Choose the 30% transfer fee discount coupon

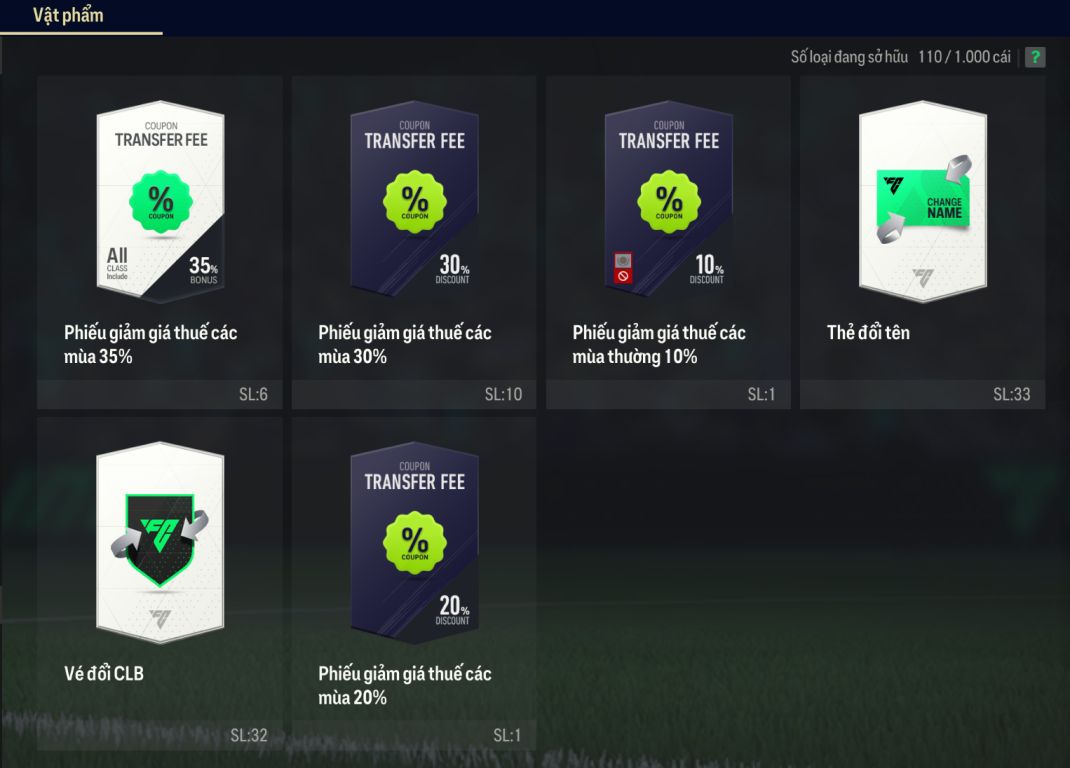(x=414, y=241)
